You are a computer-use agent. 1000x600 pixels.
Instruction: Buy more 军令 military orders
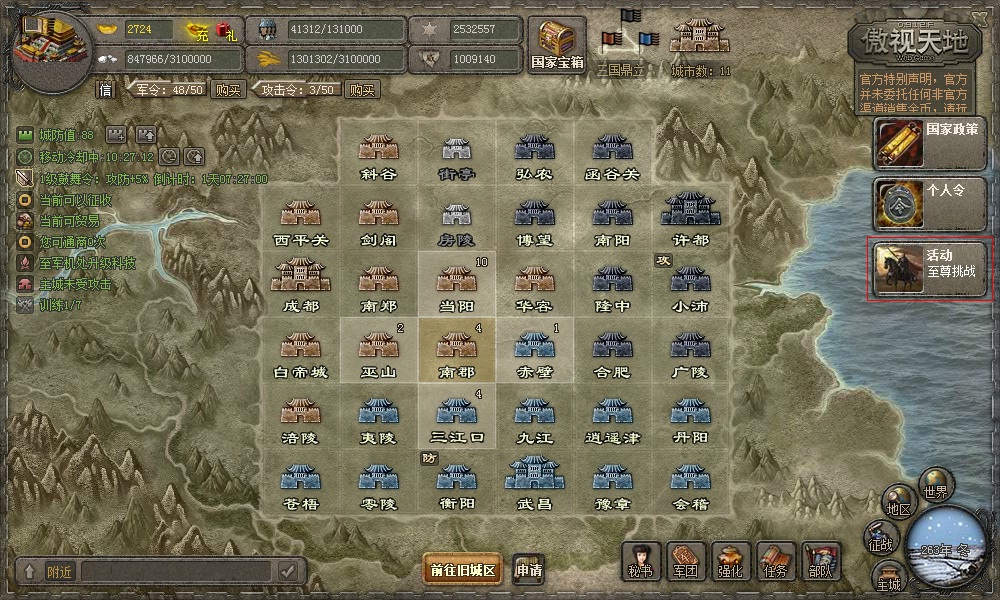229,90
